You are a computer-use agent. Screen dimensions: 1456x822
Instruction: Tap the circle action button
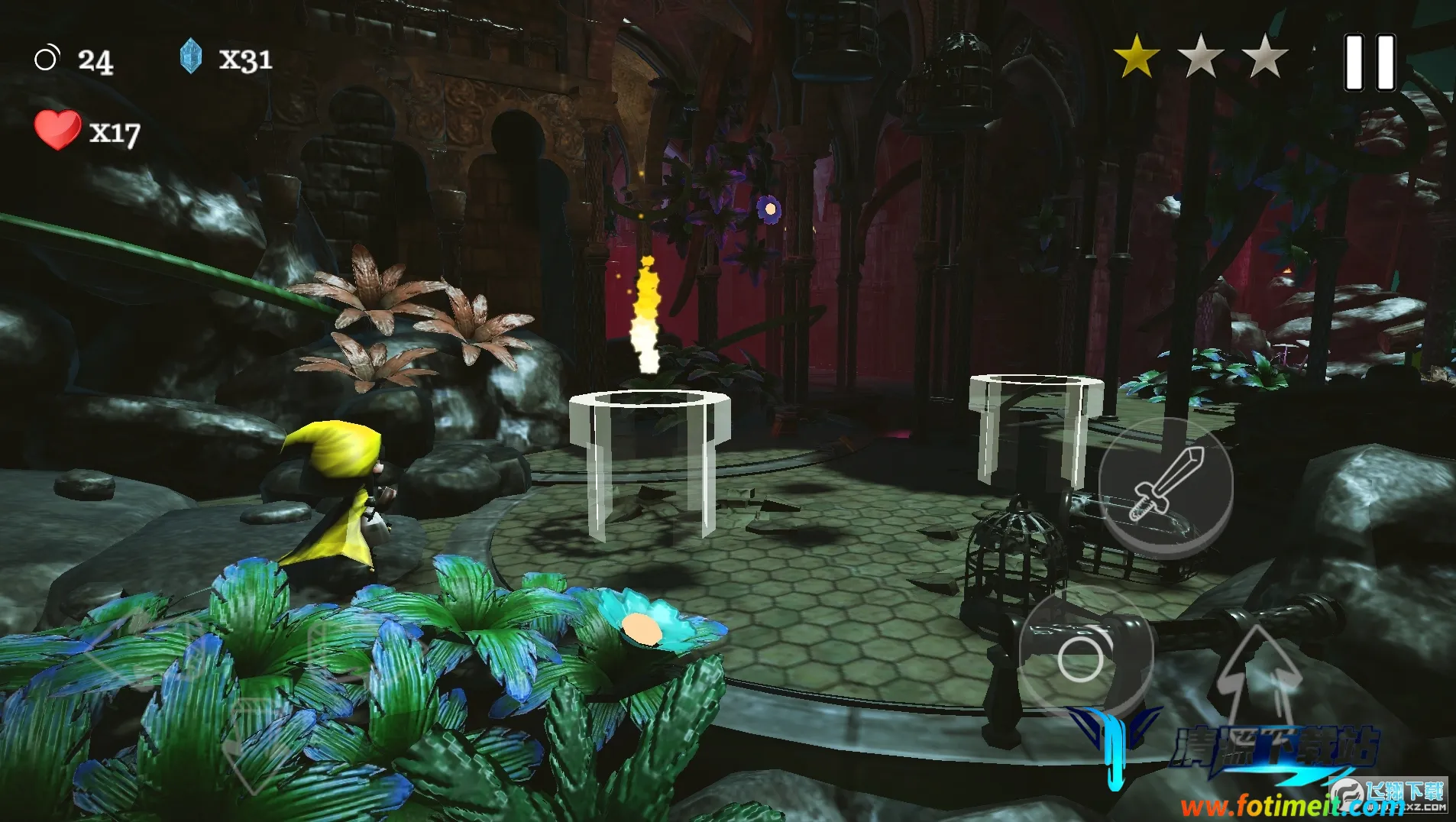click(x=1080, y=658)
